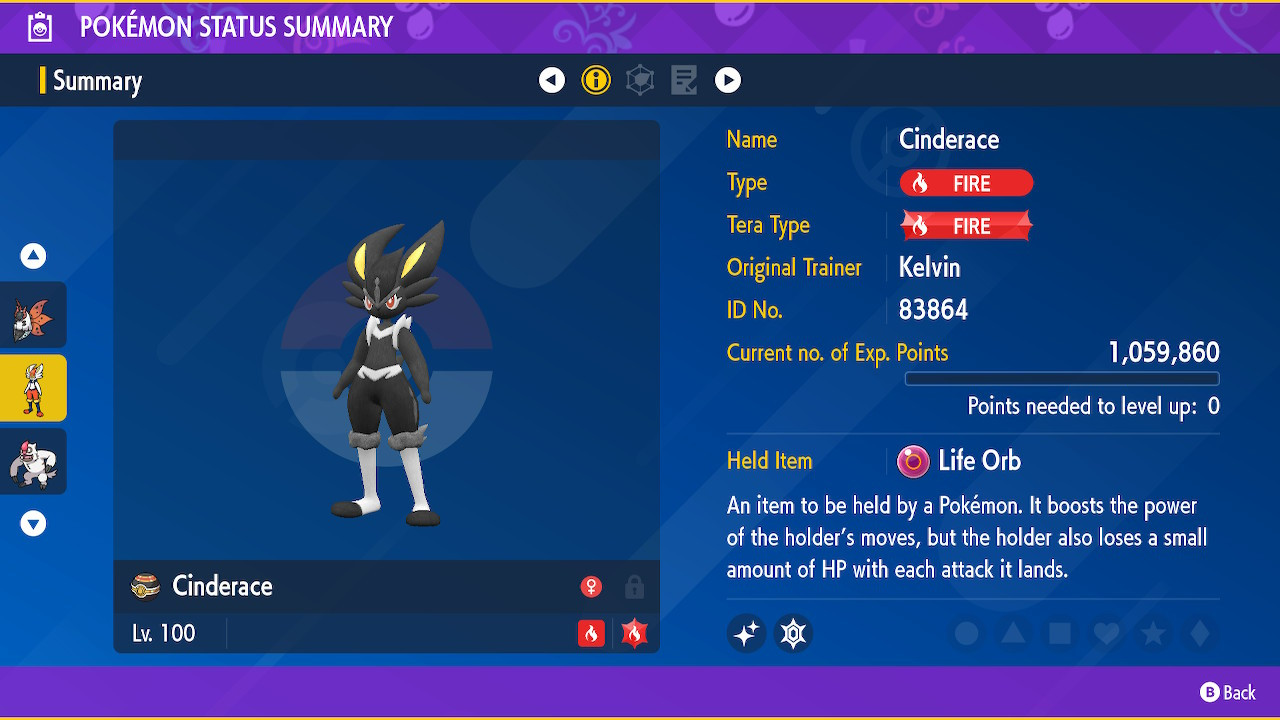This screenshot has width=1280, height=720.
Task: Select the hexagon stats page icon
Action: (640, 80)
